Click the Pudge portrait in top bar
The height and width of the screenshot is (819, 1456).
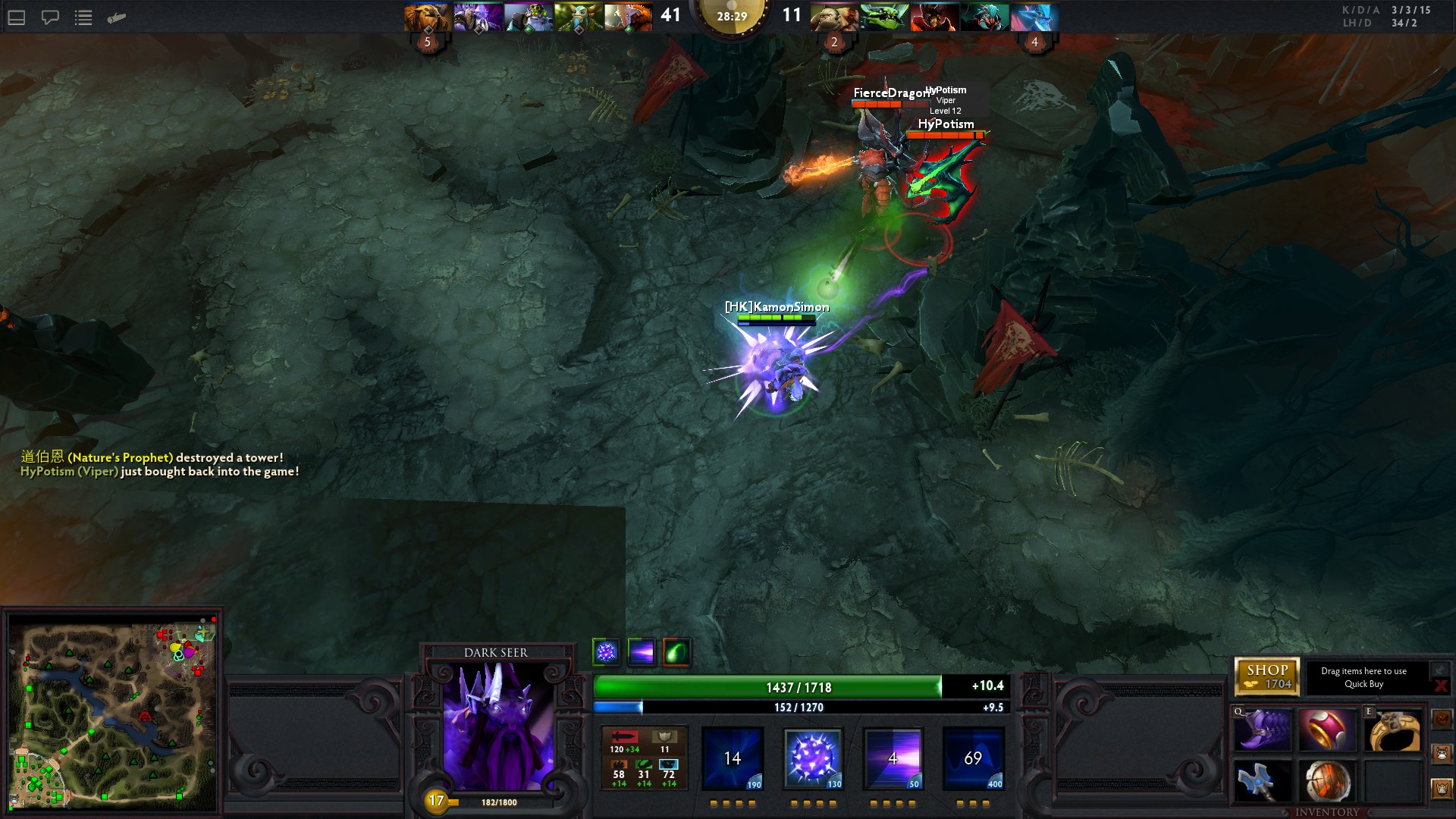(833, 17)
